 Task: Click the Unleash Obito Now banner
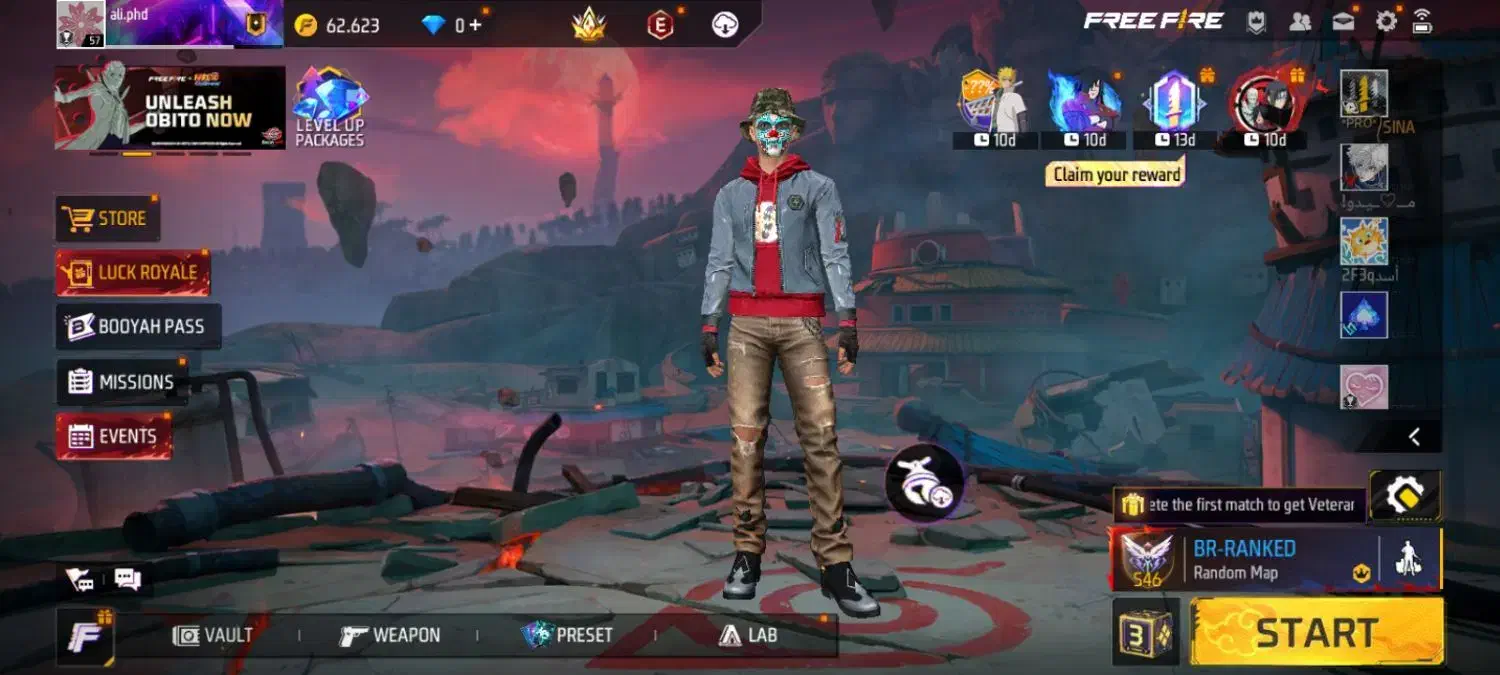coord(170,108)
